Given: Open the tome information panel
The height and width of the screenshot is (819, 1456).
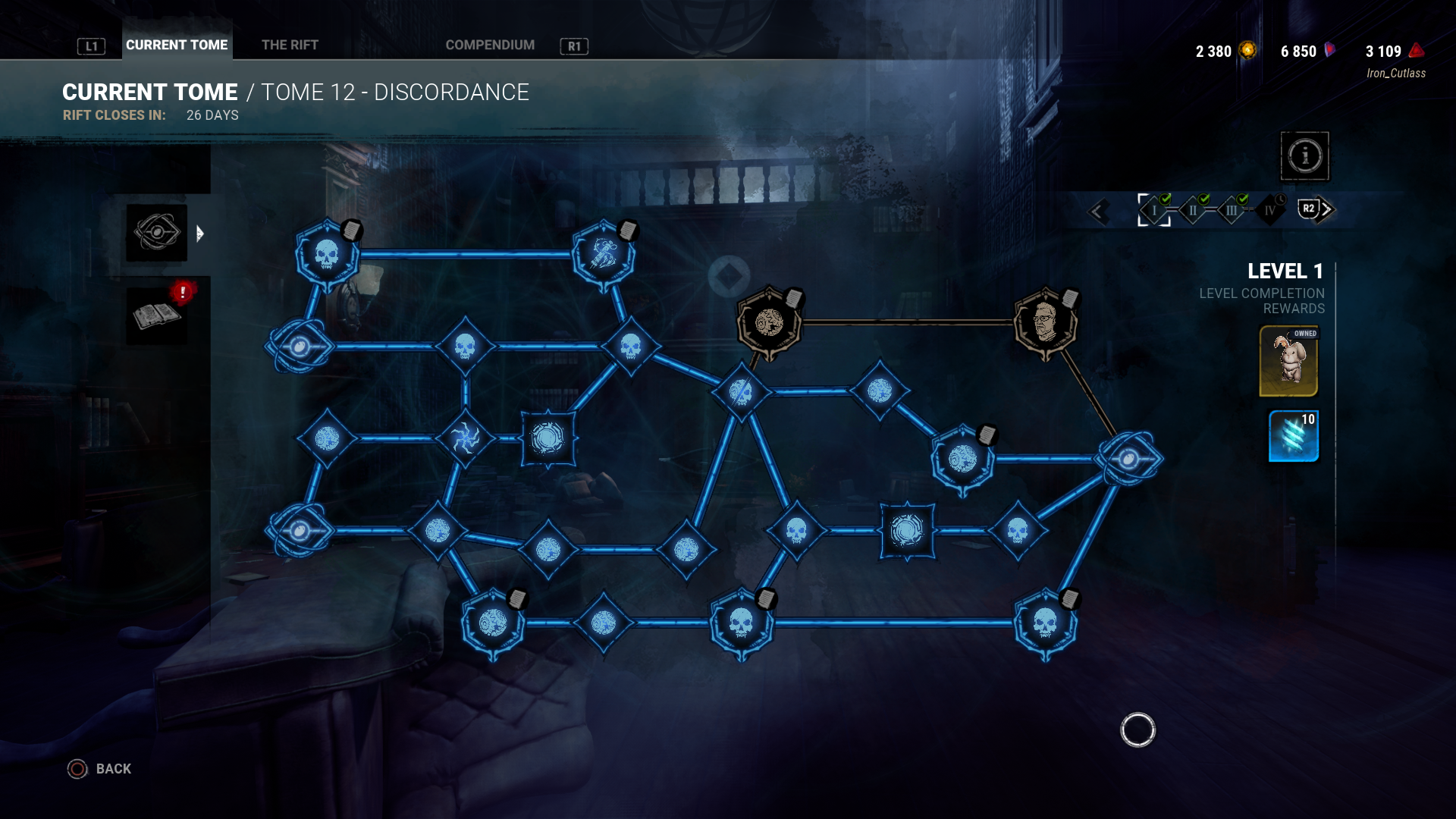Looking at the screenshot, I should tap(1304, 156).
